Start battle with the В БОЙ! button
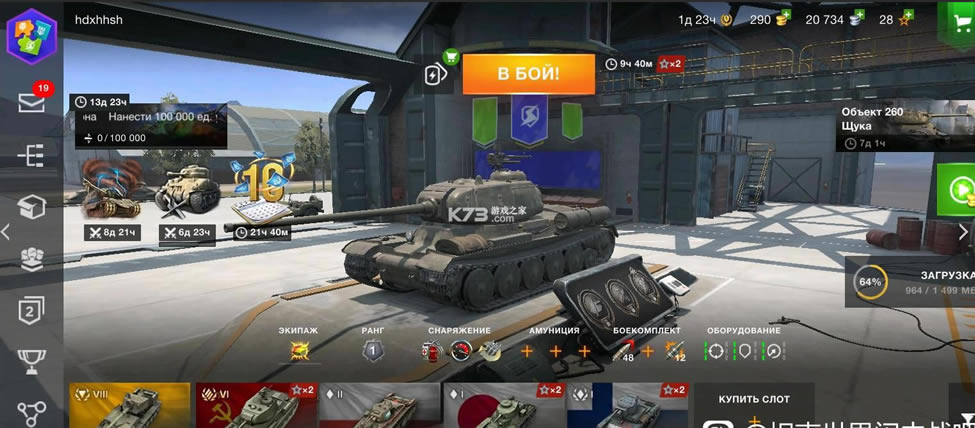Image resolution: width=975 pixels, height=428 pixels. [528, 73]
